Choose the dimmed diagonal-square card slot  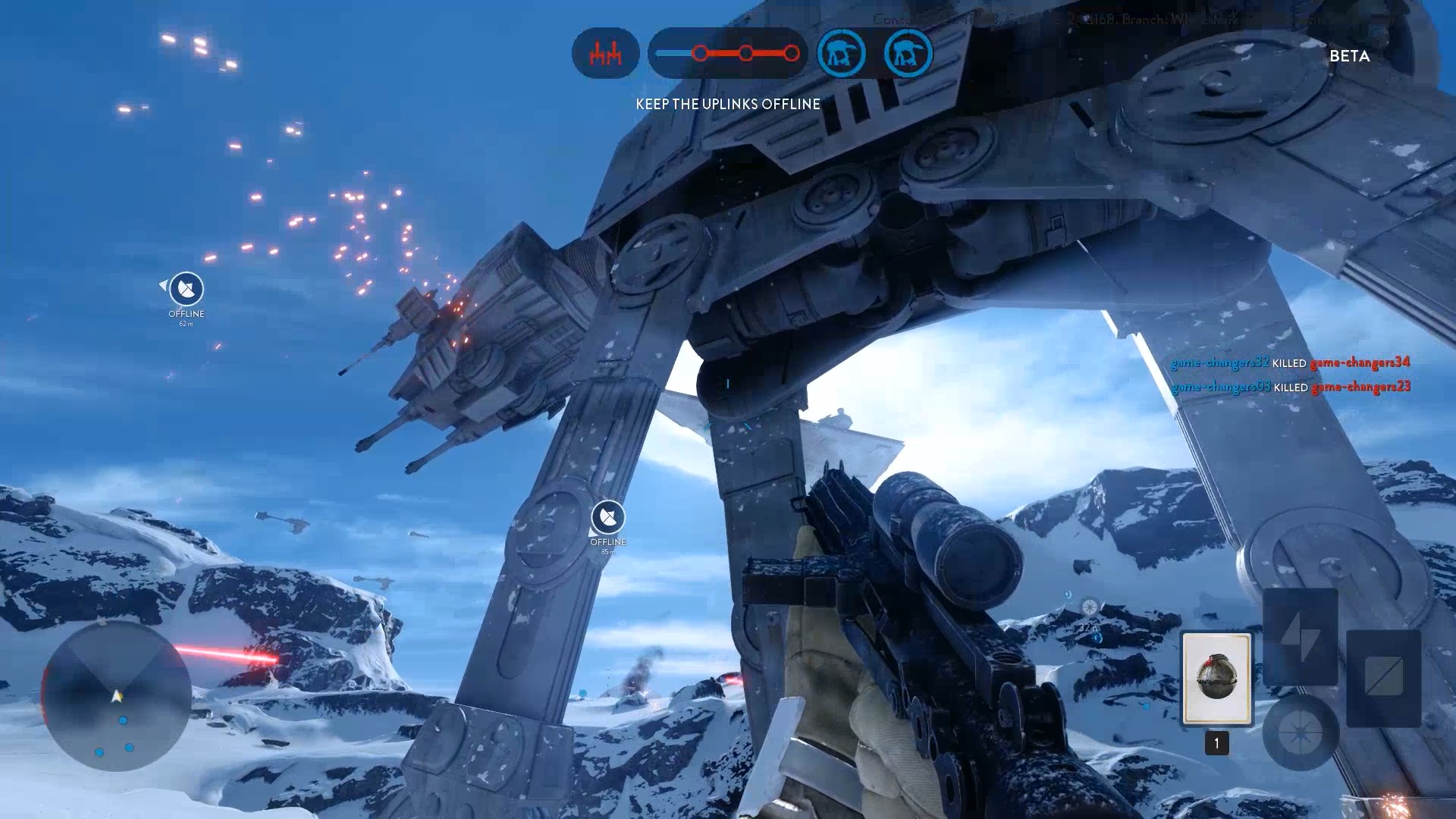[x=1383, y=677]
